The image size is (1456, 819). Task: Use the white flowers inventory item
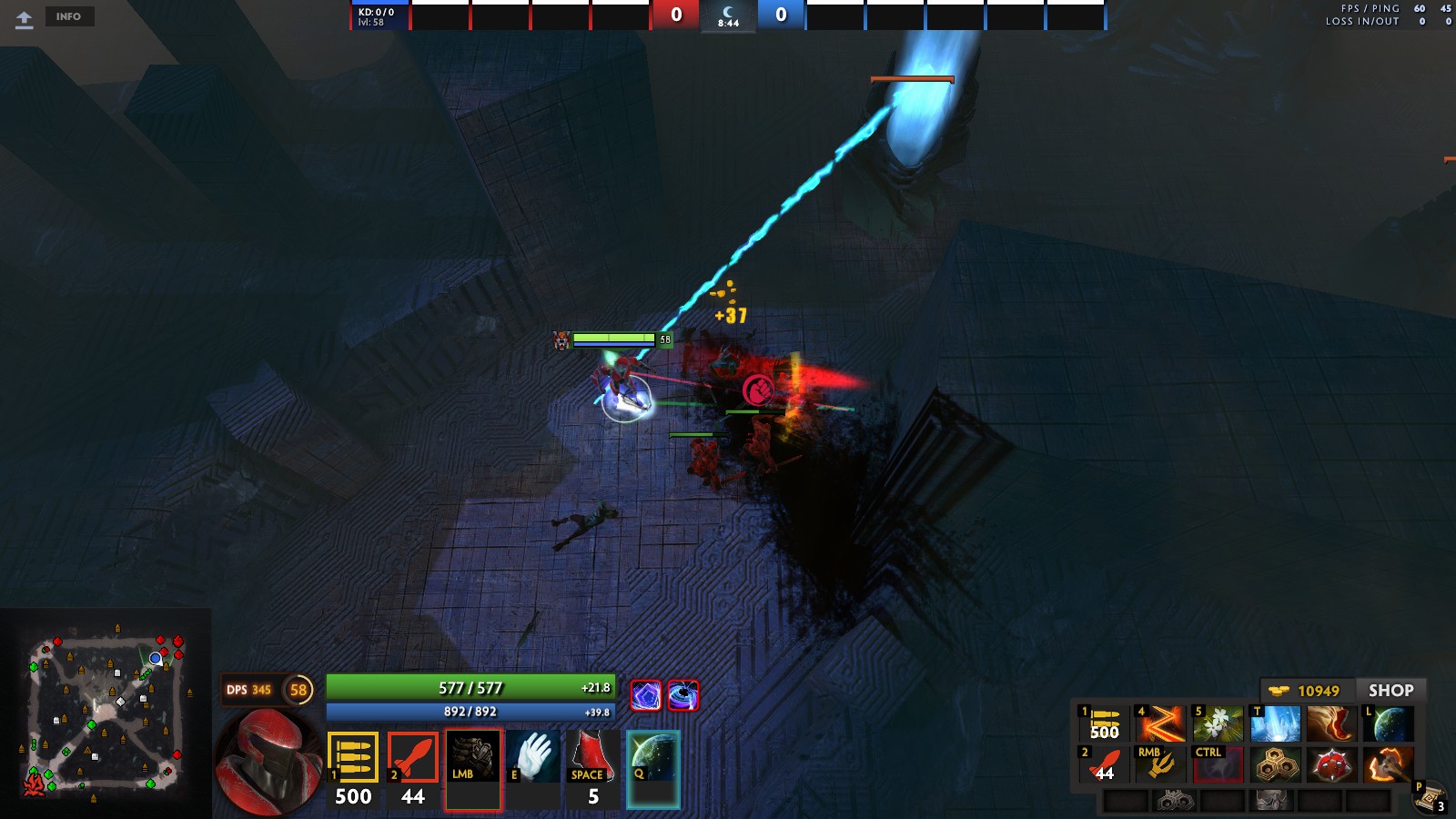click(1218, 724)
